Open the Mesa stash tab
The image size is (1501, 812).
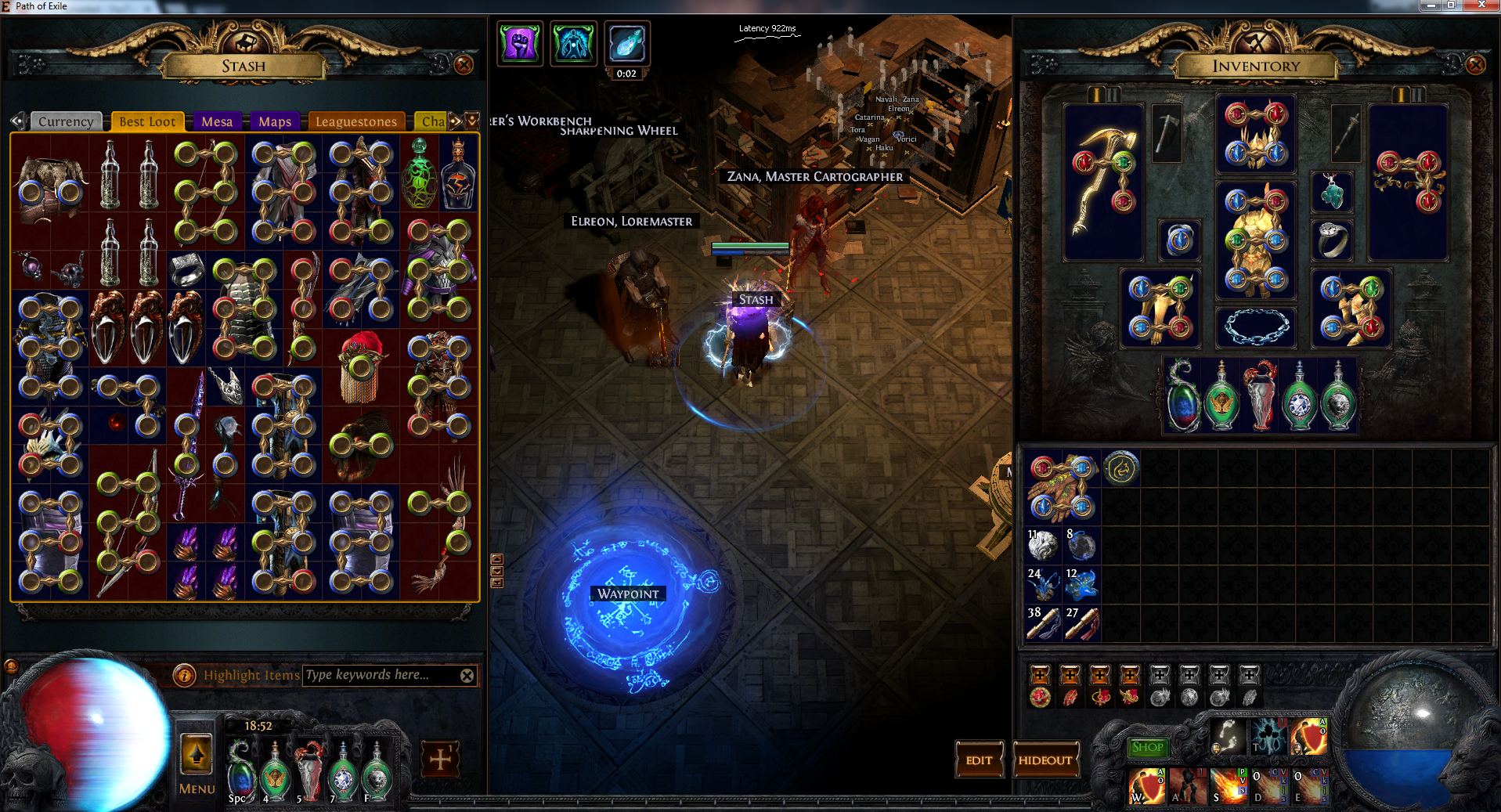[217, 121]
